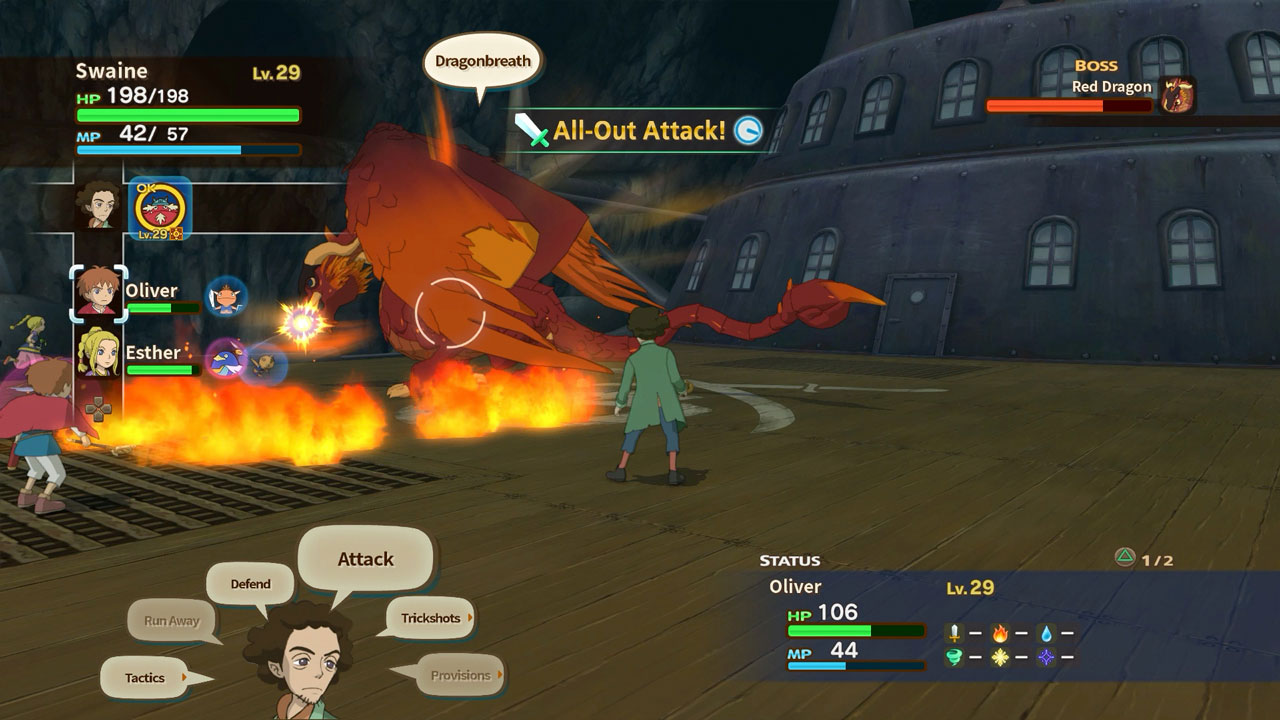Select Esther's character portrait

[98, 354]
